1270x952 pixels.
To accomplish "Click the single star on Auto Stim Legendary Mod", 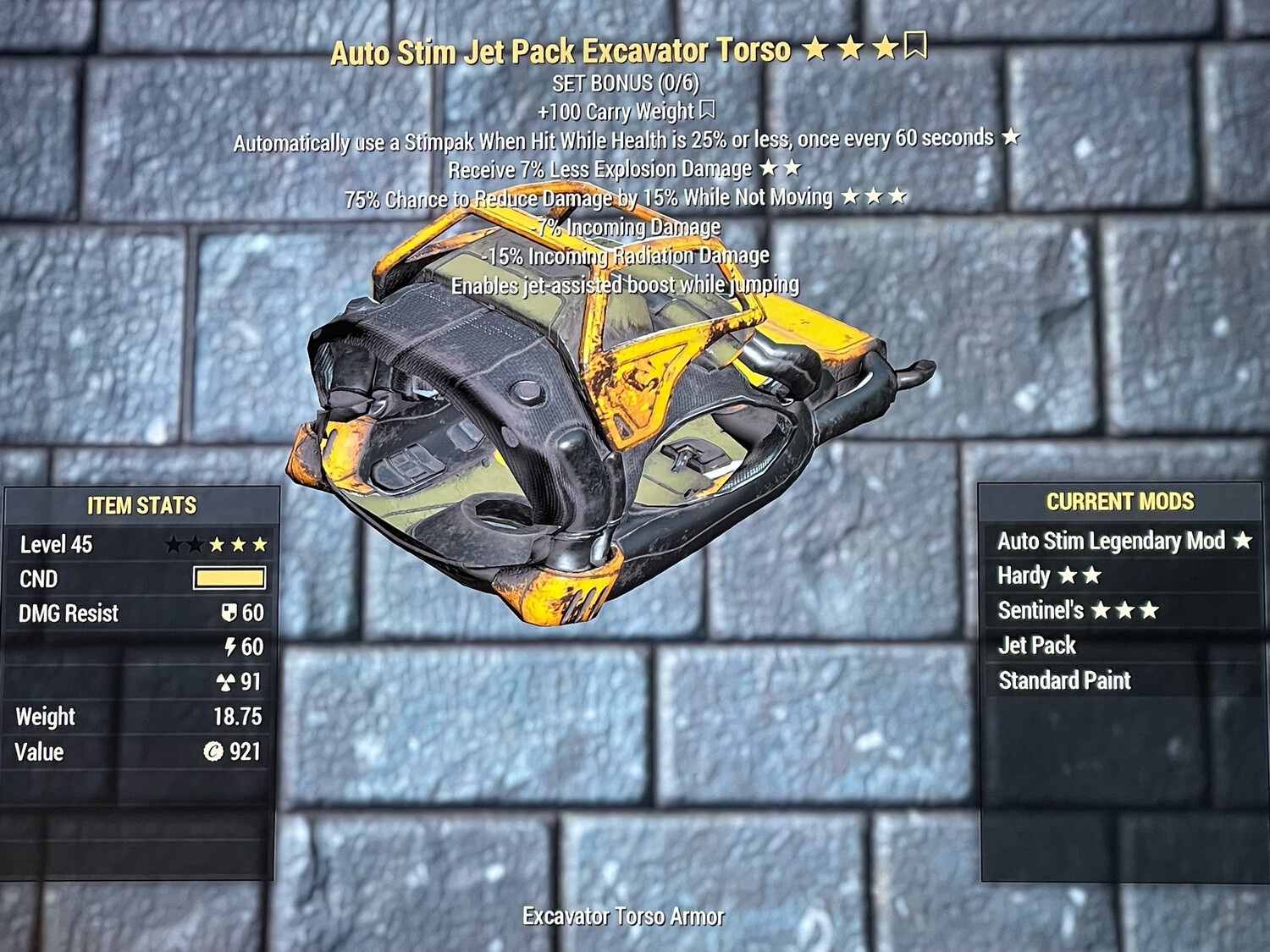I will click(x=1242, y=541).
